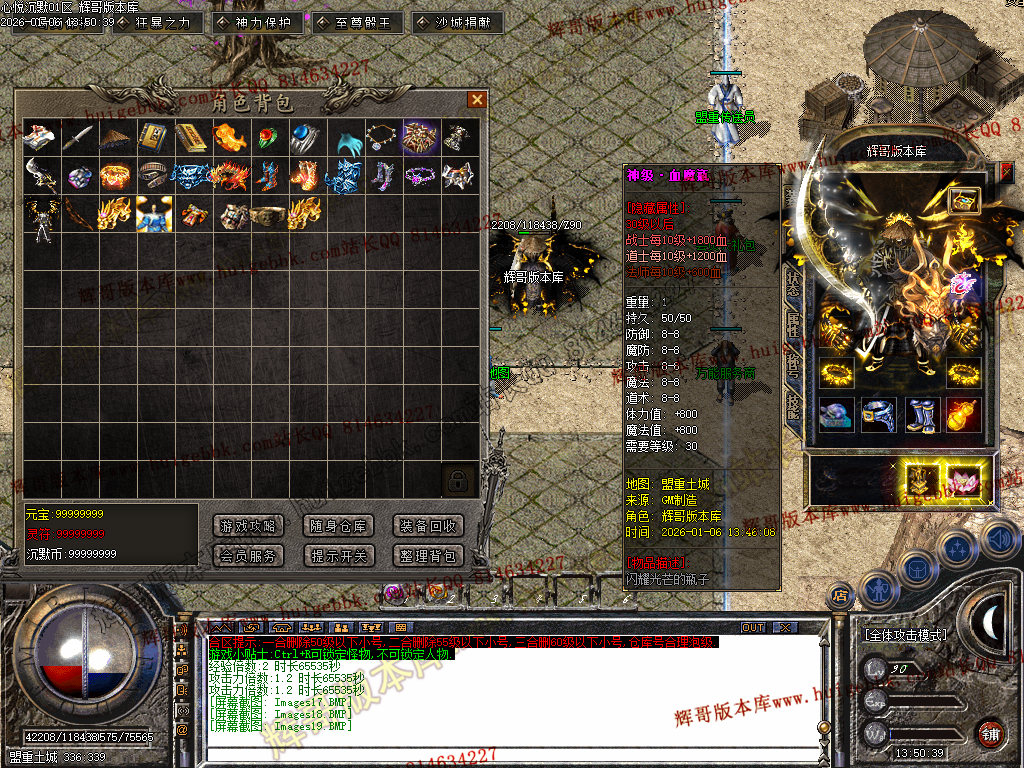The height and width of the screenshot is (768, 1024).
Task: Select the dagger item in the bag
Action: pyautogui.click(x=76, y=137)
